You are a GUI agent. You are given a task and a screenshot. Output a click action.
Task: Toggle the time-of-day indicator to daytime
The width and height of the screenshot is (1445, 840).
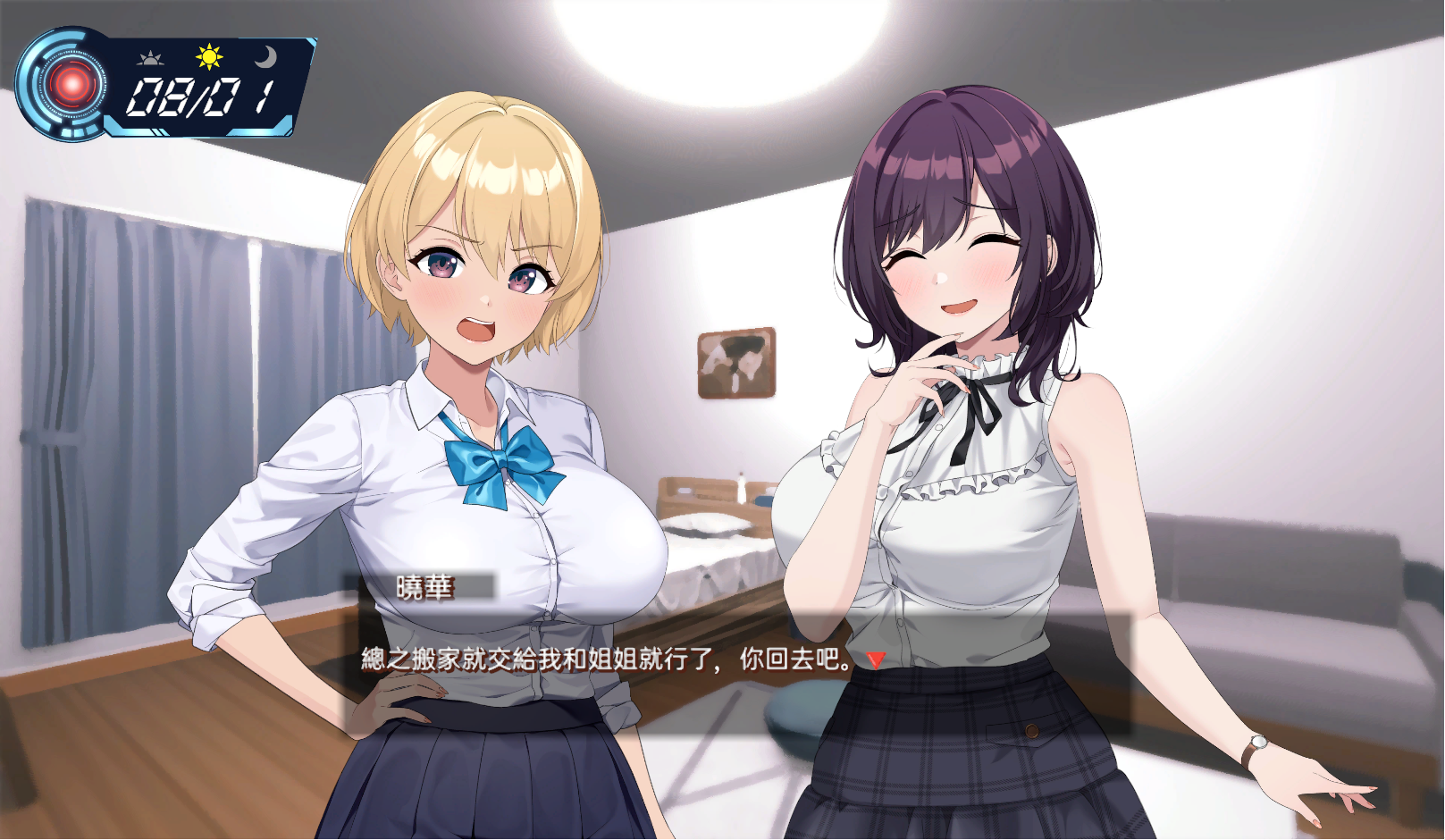tap(208, 55)
